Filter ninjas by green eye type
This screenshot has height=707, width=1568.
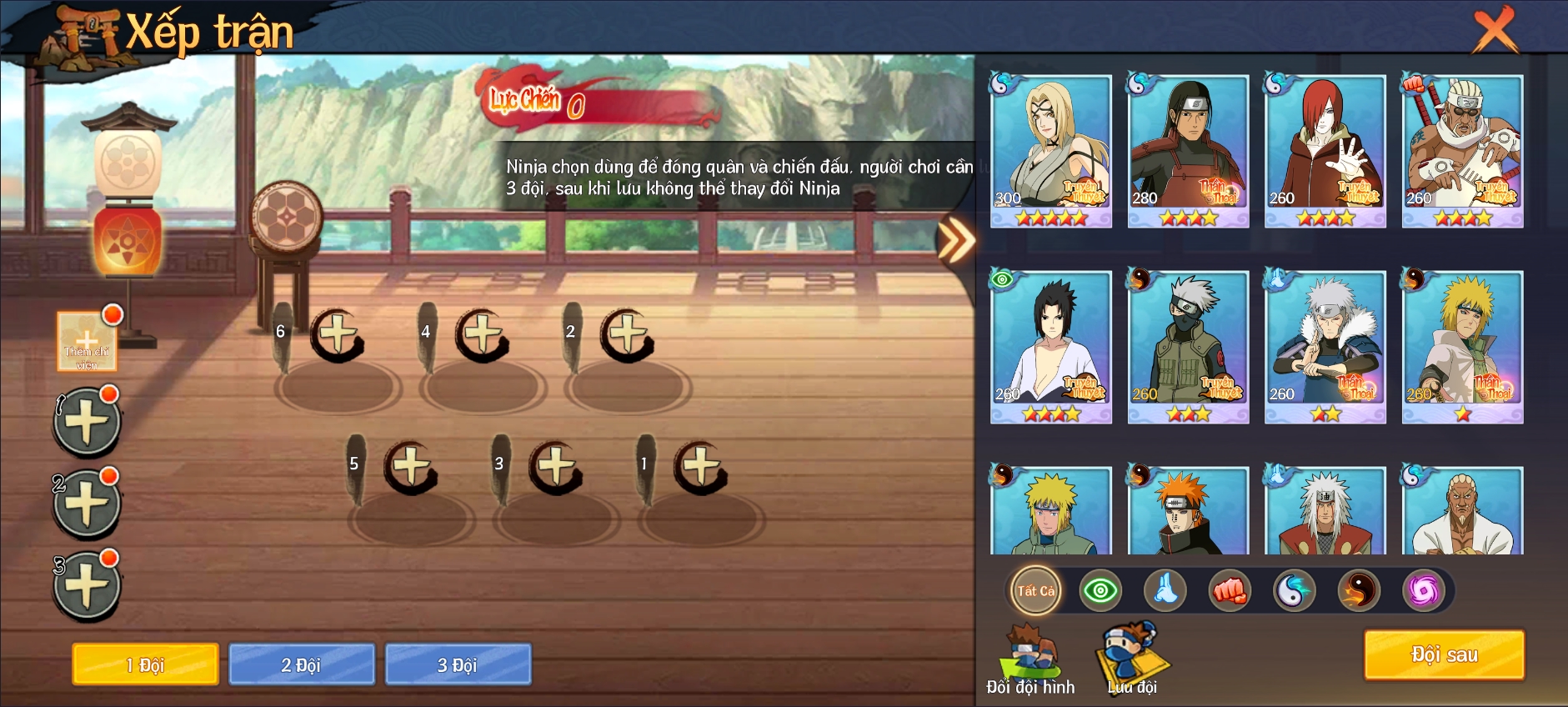click(x=1100, y=591)
